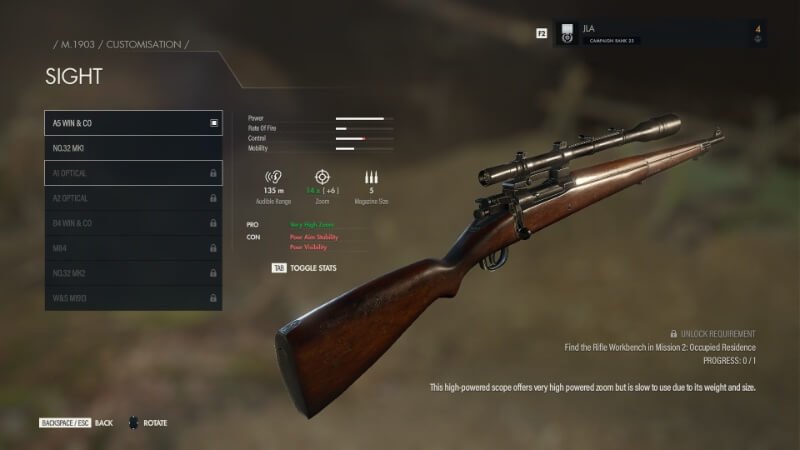Viewport: 800px width, 450px height.
Task: Select the locked B4 WIN & CO sight
Action: 133,223
